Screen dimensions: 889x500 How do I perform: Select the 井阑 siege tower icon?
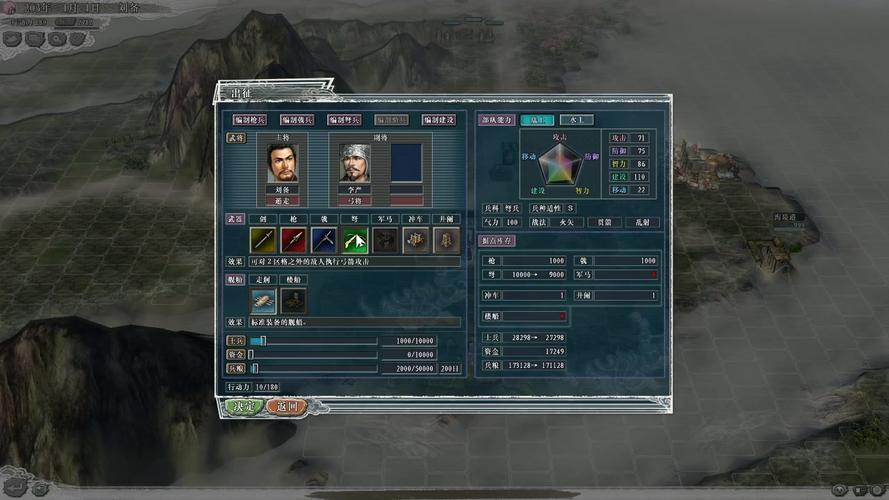pos(445,240)
